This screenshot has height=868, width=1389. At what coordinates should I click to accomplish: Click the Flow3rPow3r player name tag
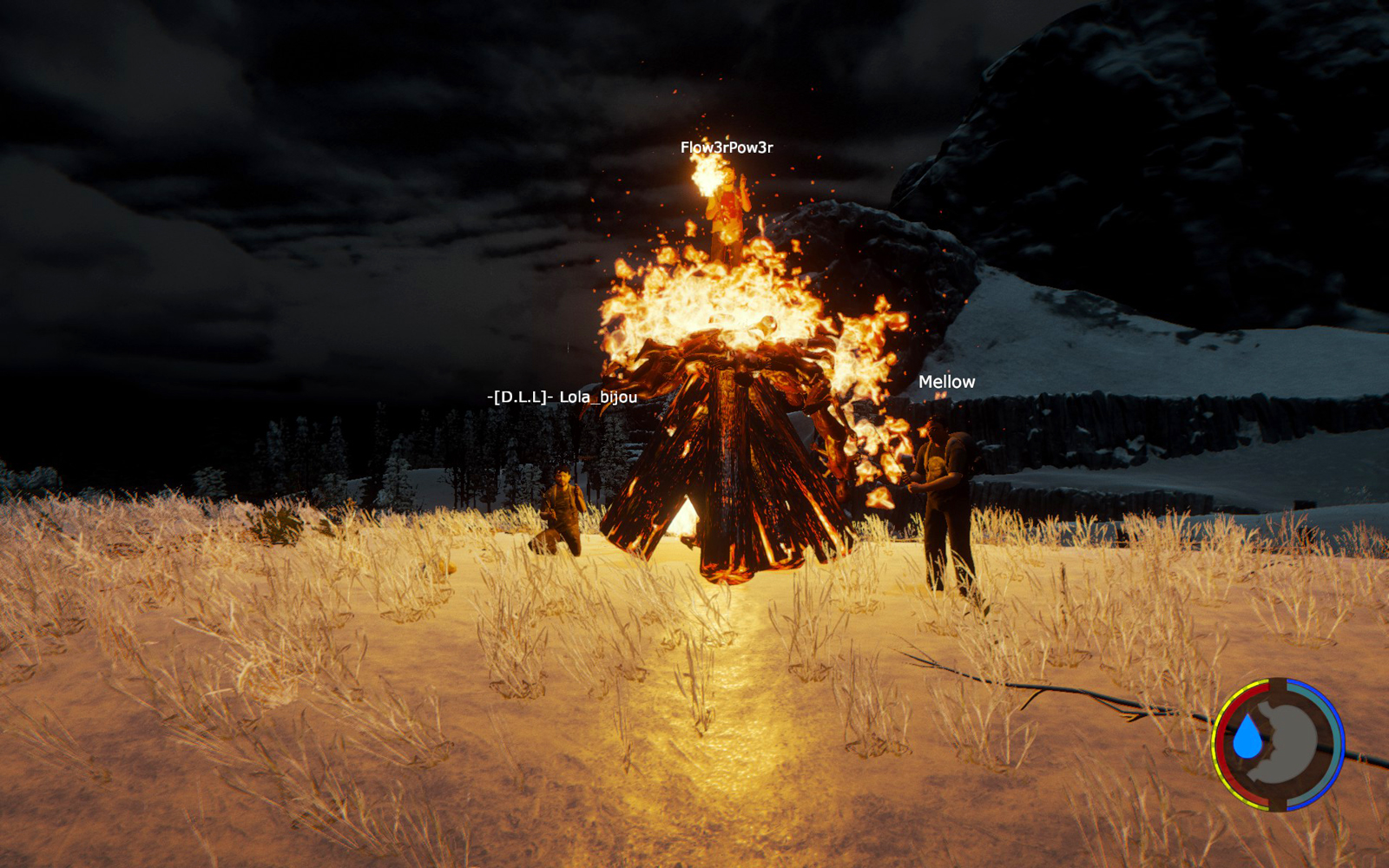click(x=727, y=148)
